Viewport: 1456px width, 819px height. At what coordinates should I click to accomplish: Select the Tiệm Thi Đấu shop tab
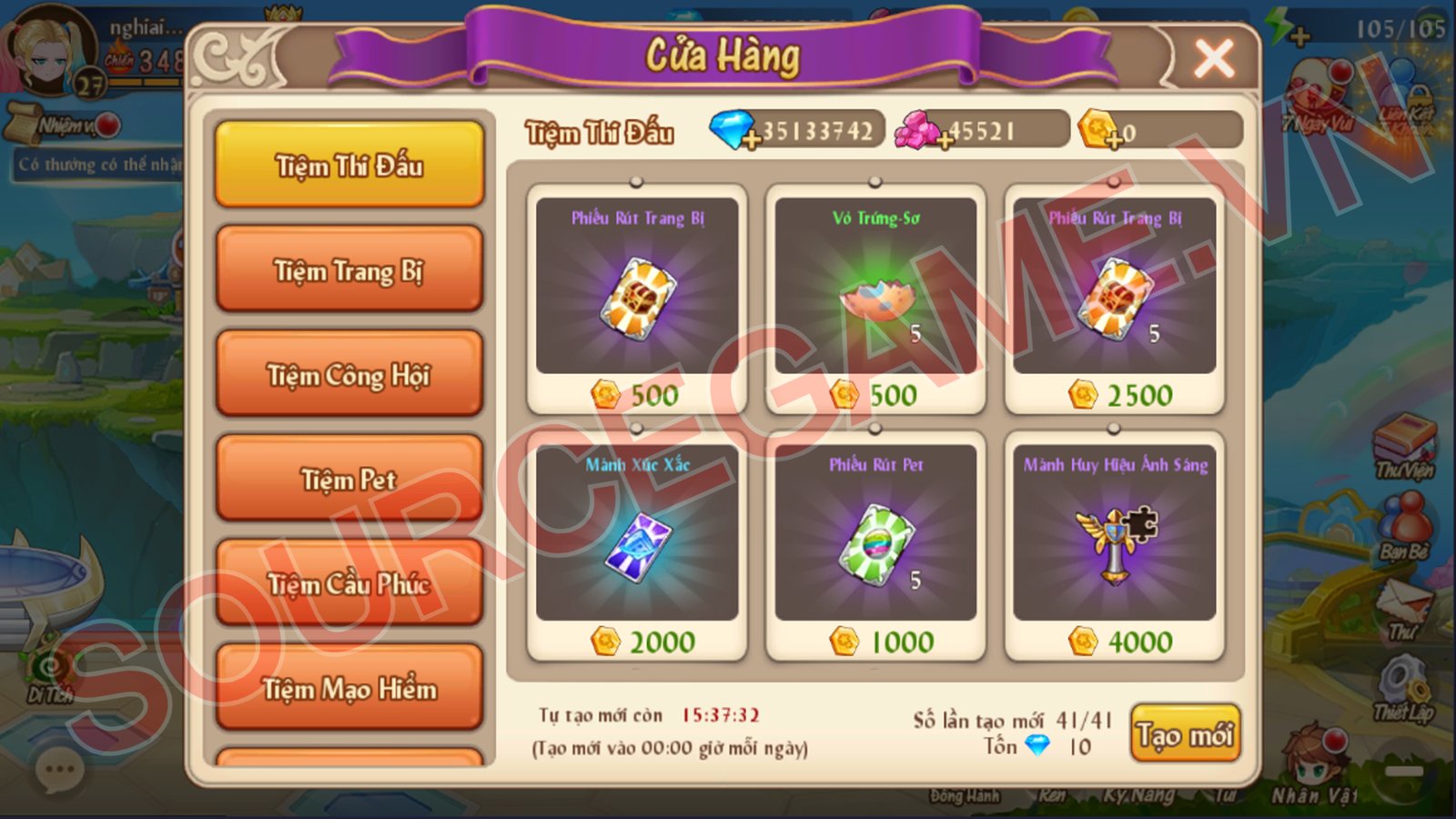349,166
